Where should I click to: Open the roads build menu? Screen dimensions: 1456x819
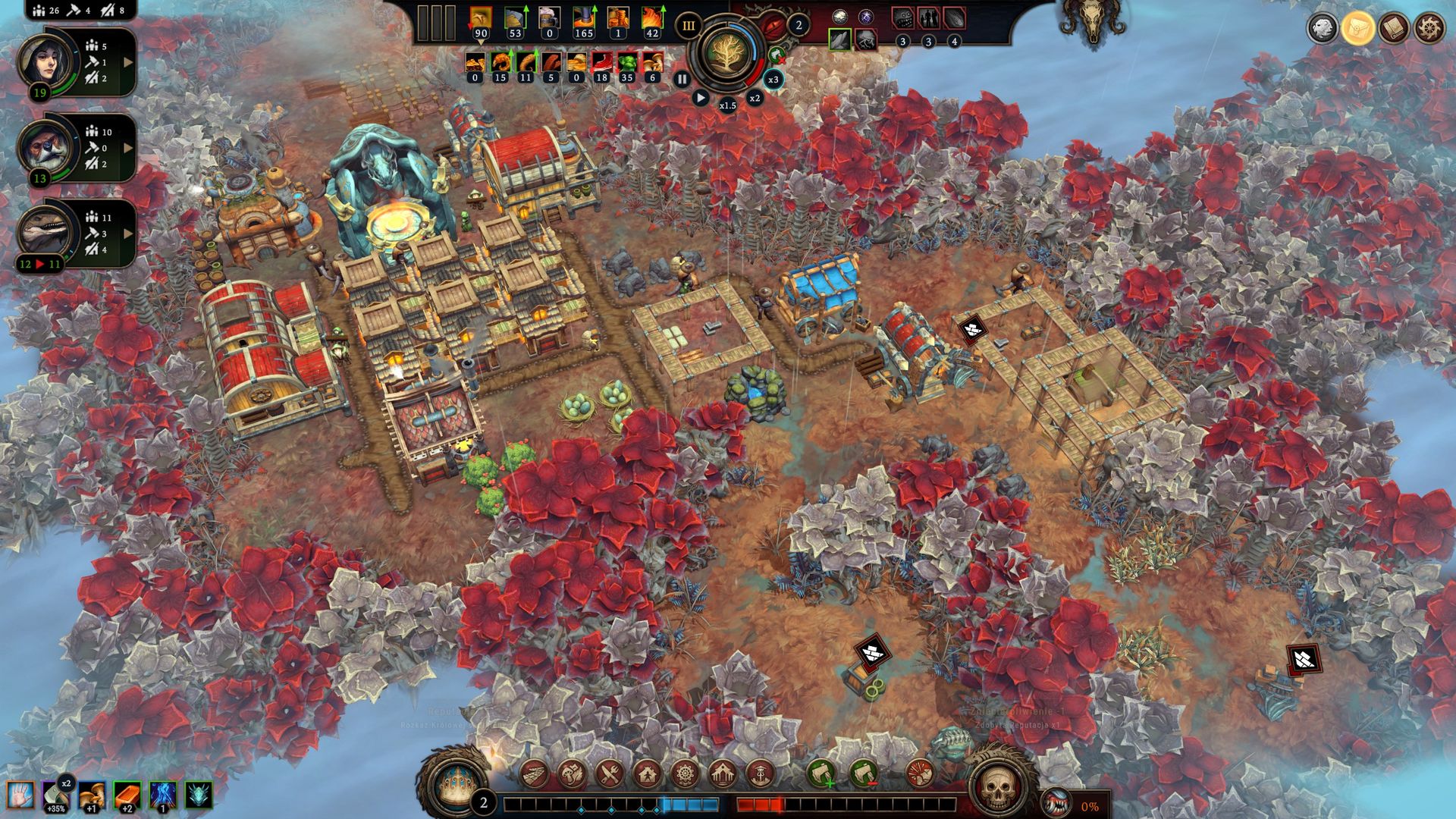point(535,774)
